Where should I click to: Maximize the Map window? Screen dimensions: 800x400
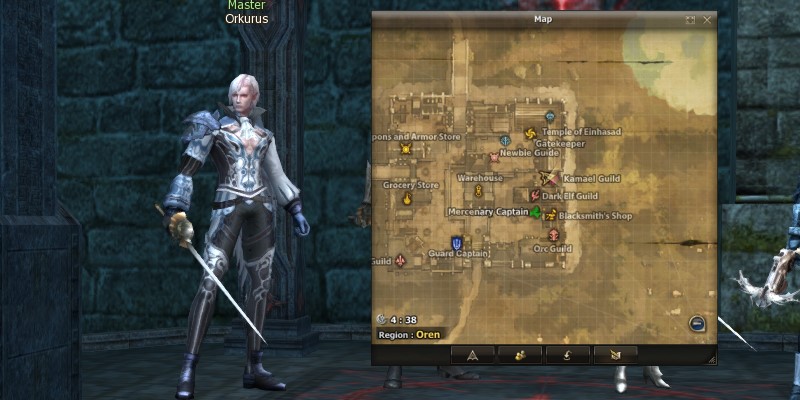690,19
